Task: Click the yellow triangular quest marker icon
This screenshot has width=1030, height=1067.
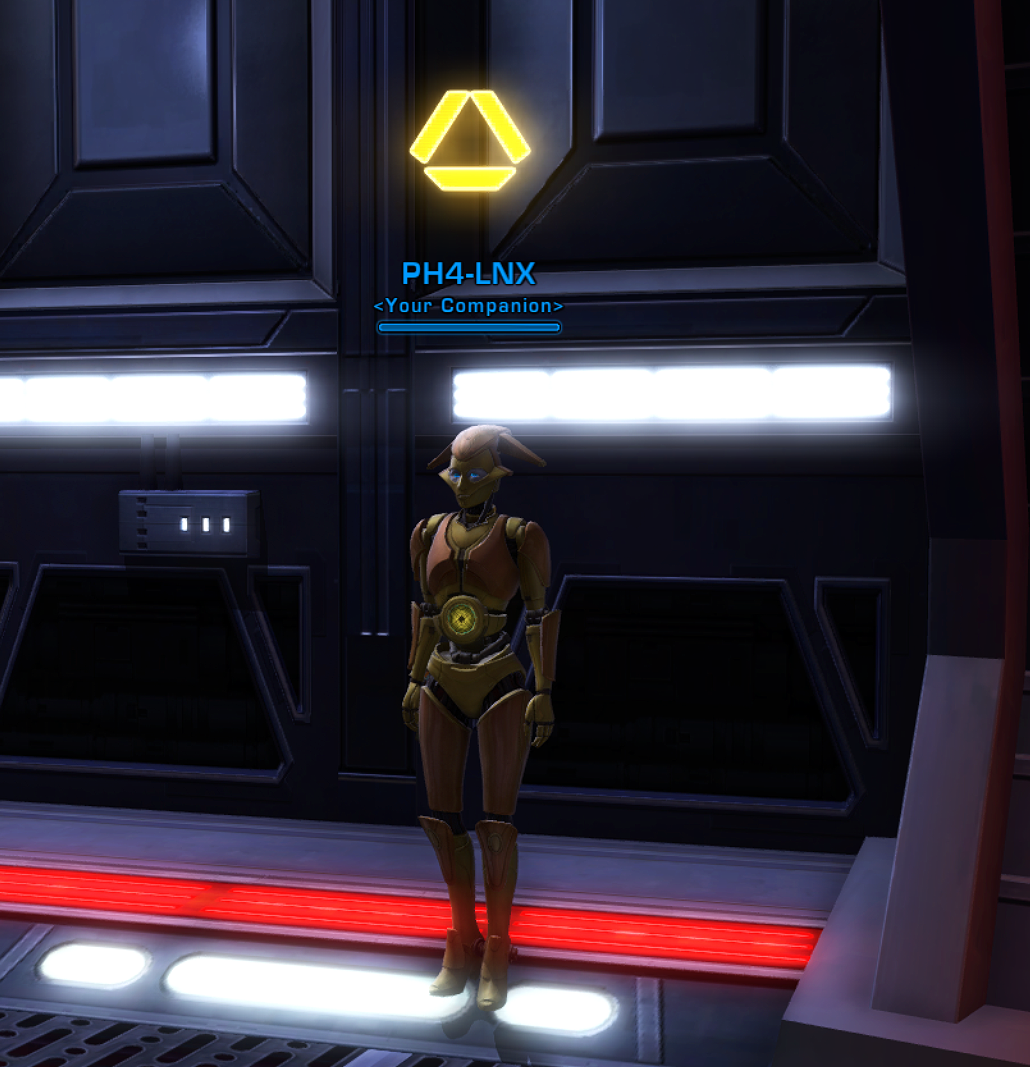Action: (469, 140)
